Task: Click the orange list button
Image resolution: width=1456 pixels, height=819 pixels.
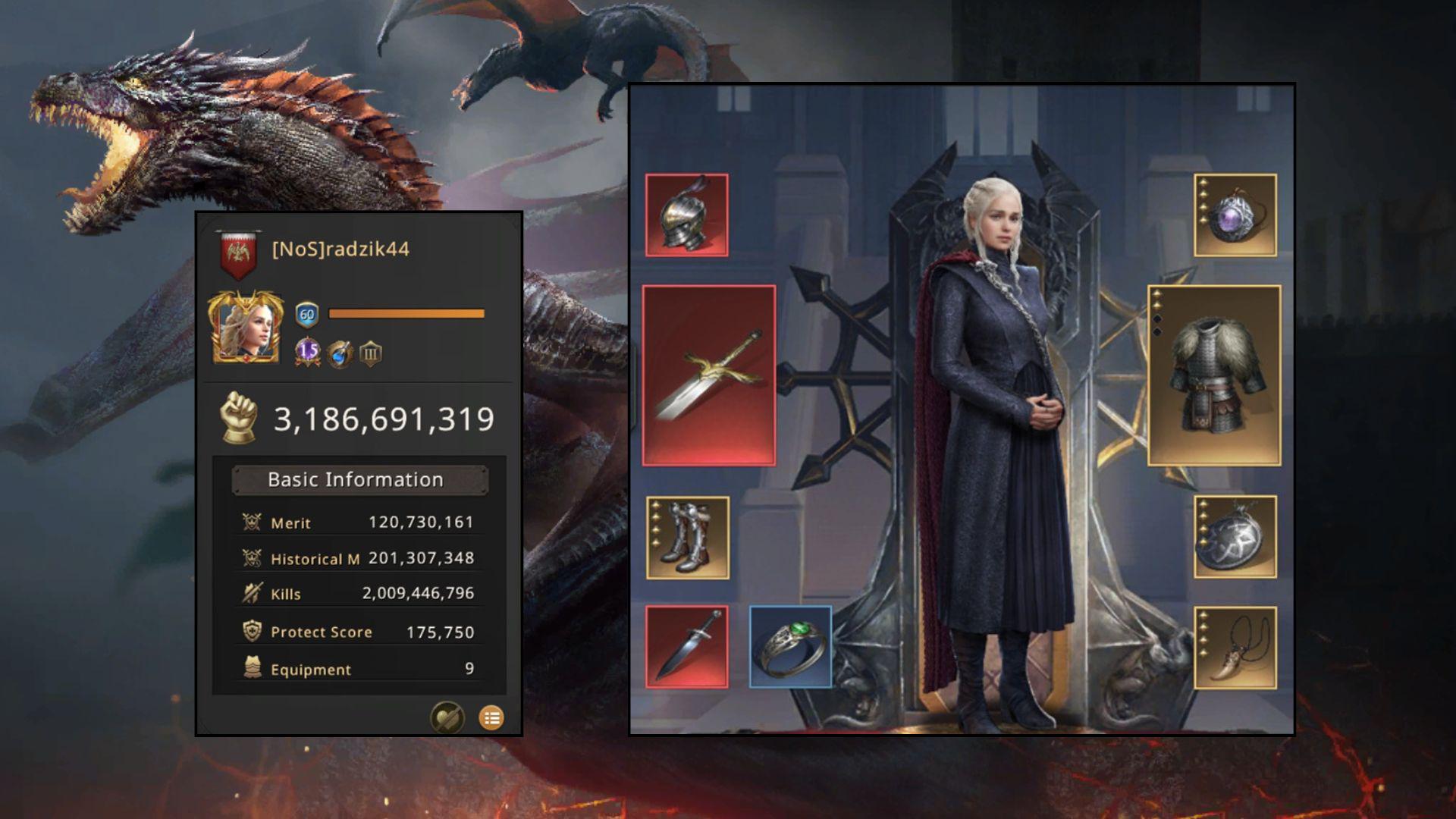Action: [491, 717]
